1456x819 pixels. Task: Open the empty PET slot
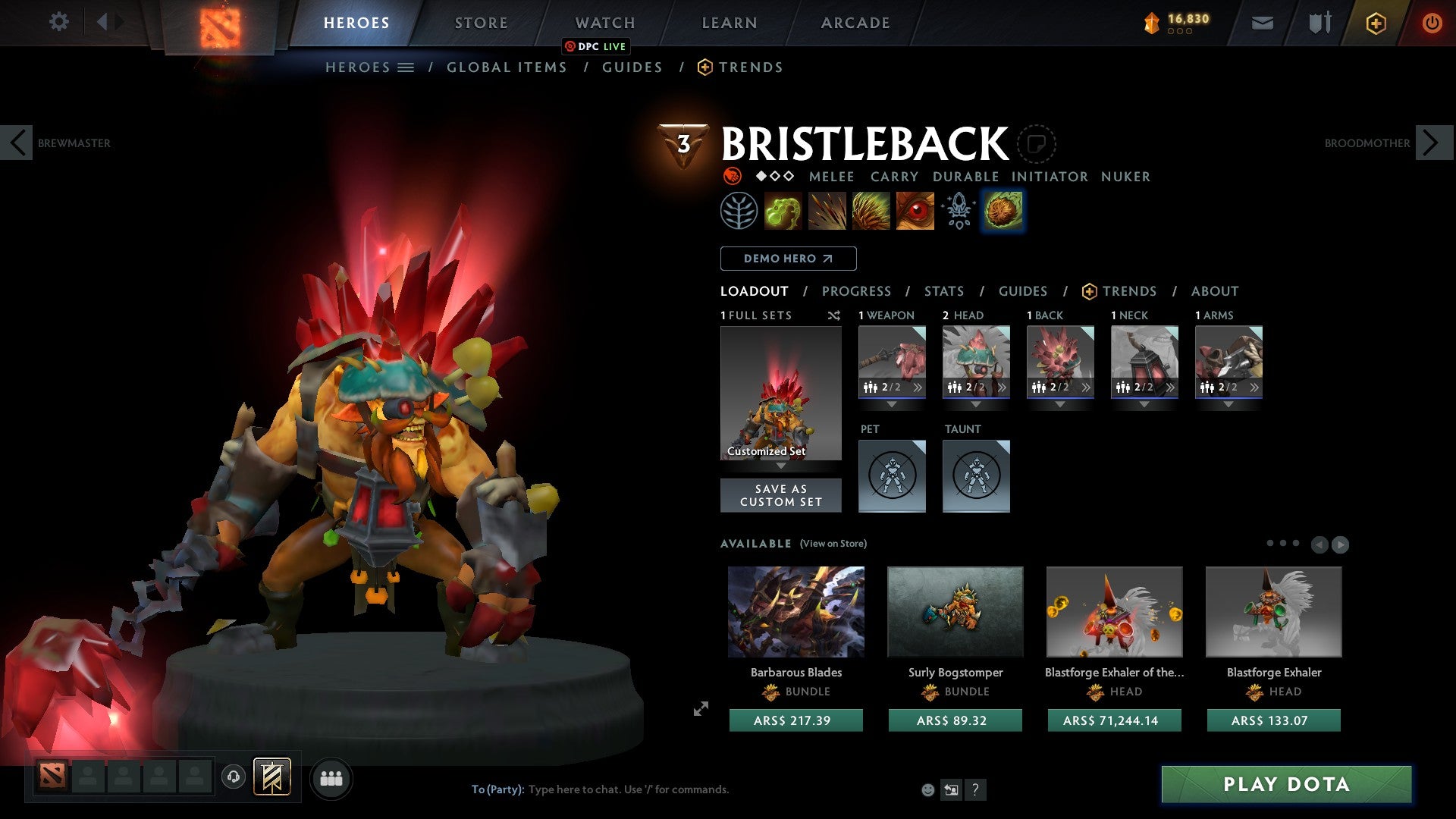[x=892, y=476]
